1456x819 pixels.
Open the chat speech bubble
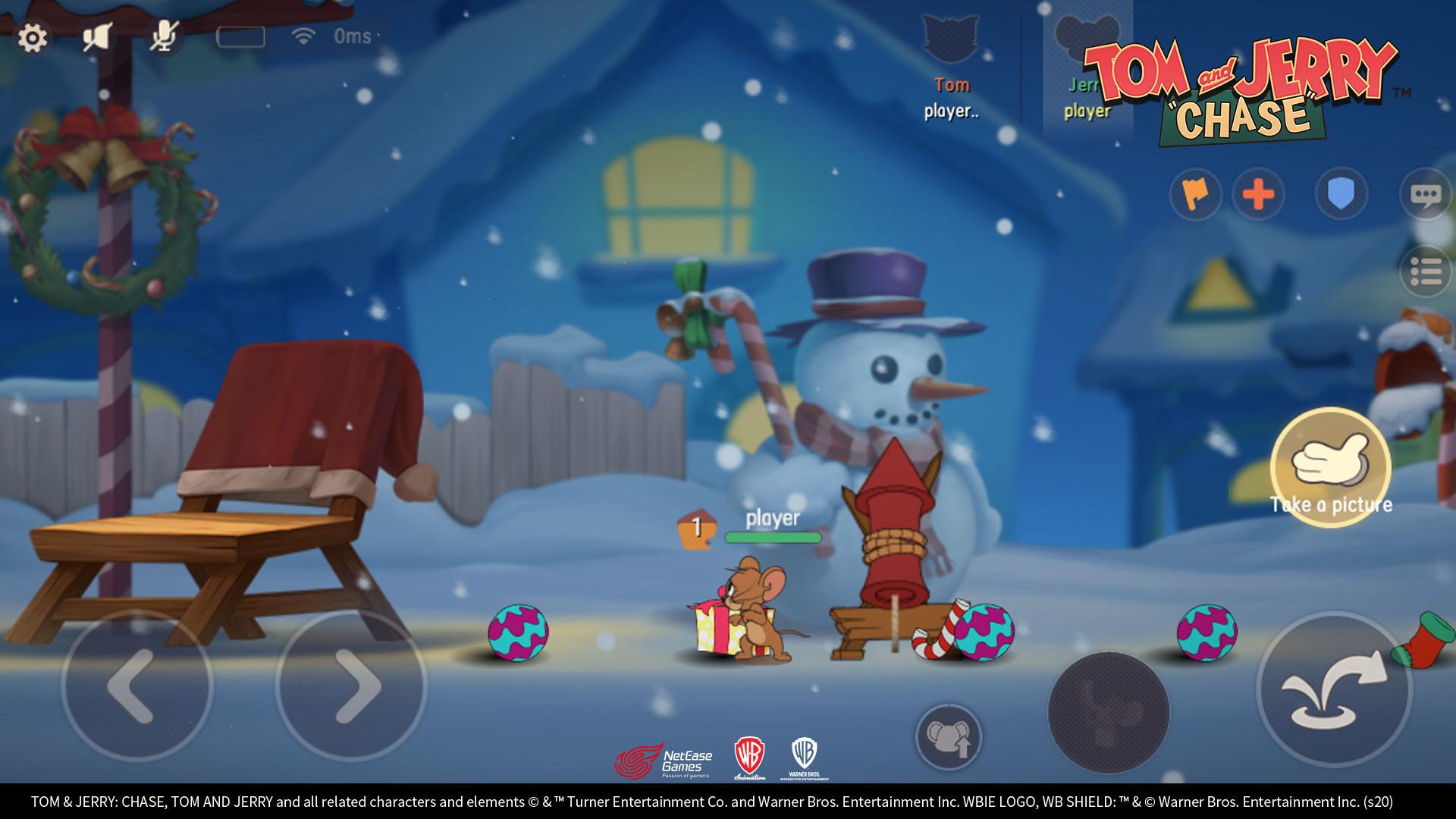(1425, 195)
